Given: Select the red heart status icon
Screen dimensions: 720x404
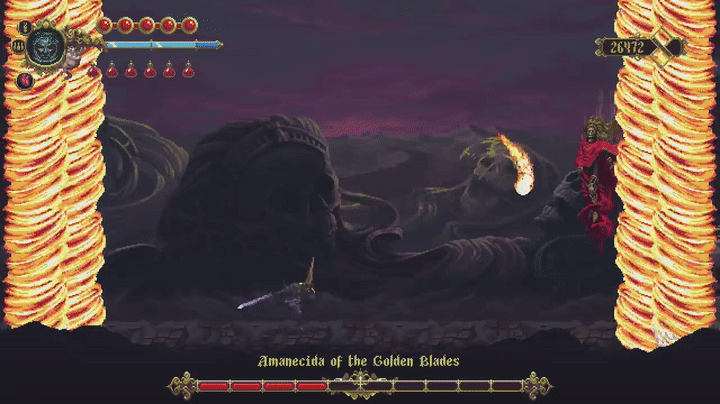Looking at the screenshot, I should click(x=23, y=80).
